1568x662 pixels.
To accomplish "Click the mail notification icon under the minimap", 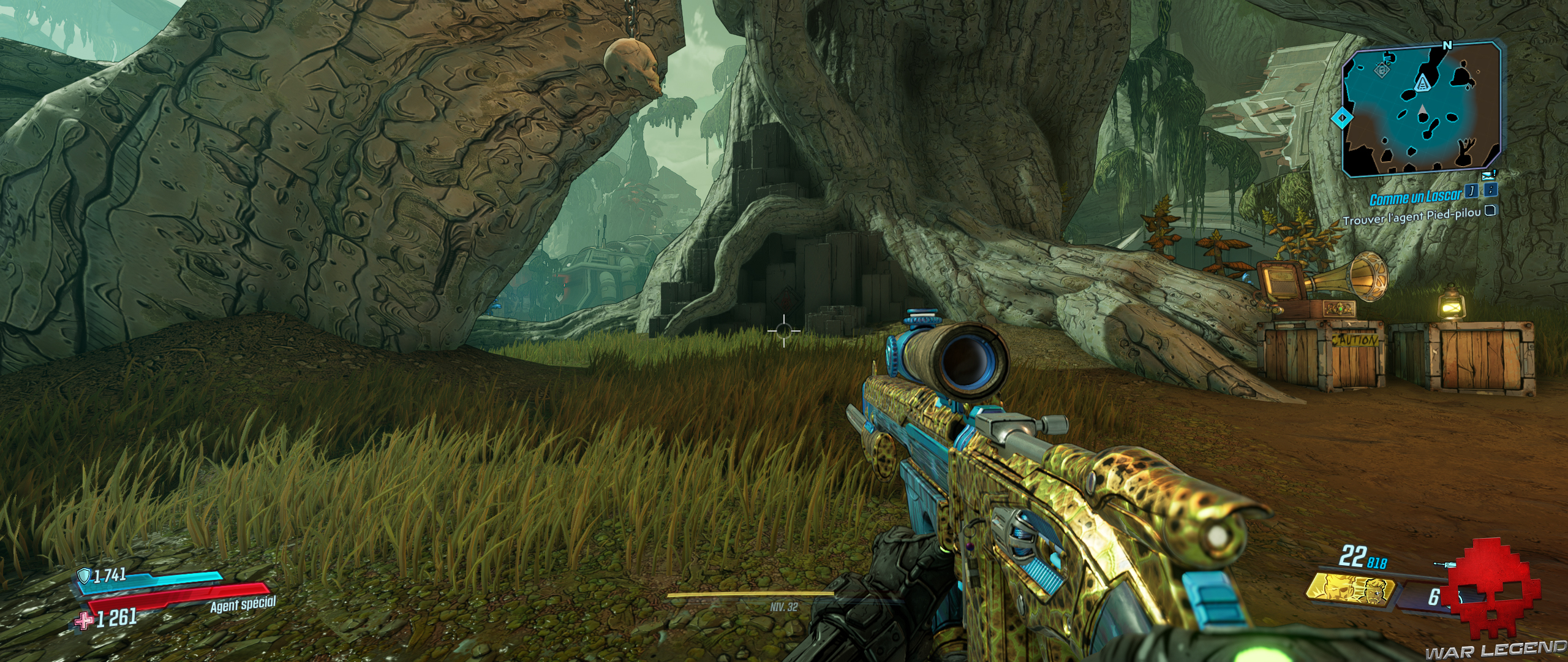I will click(x=1487, y=175).
